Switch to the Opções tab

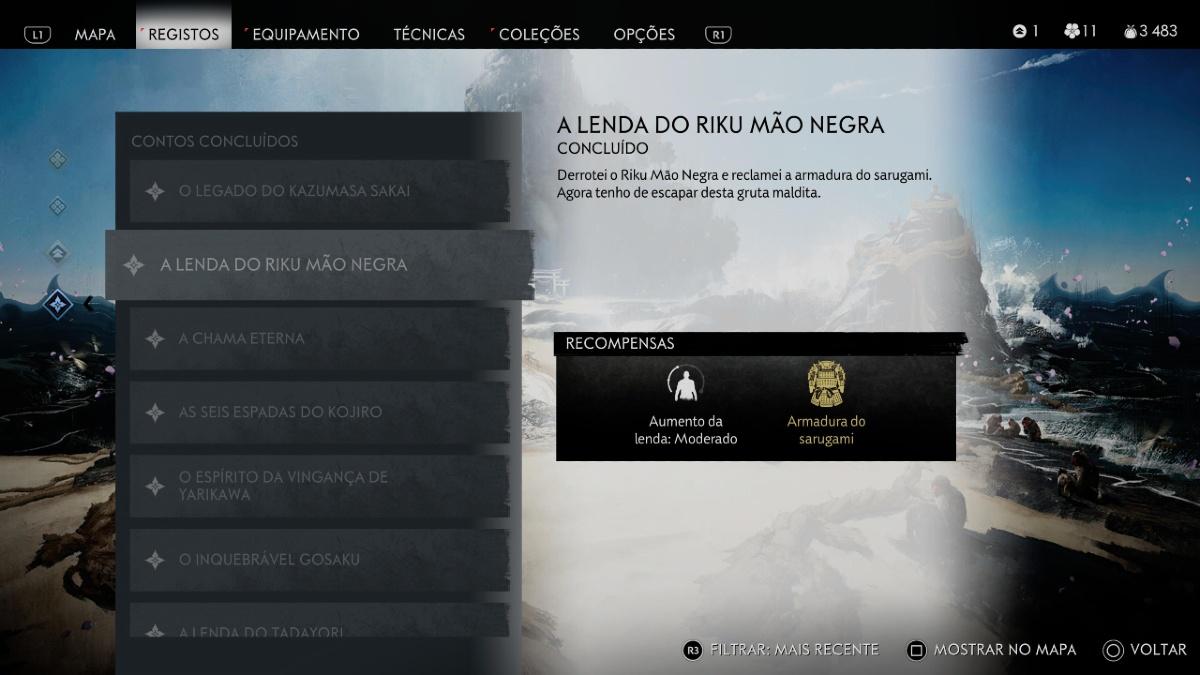(x=644, y=34)
